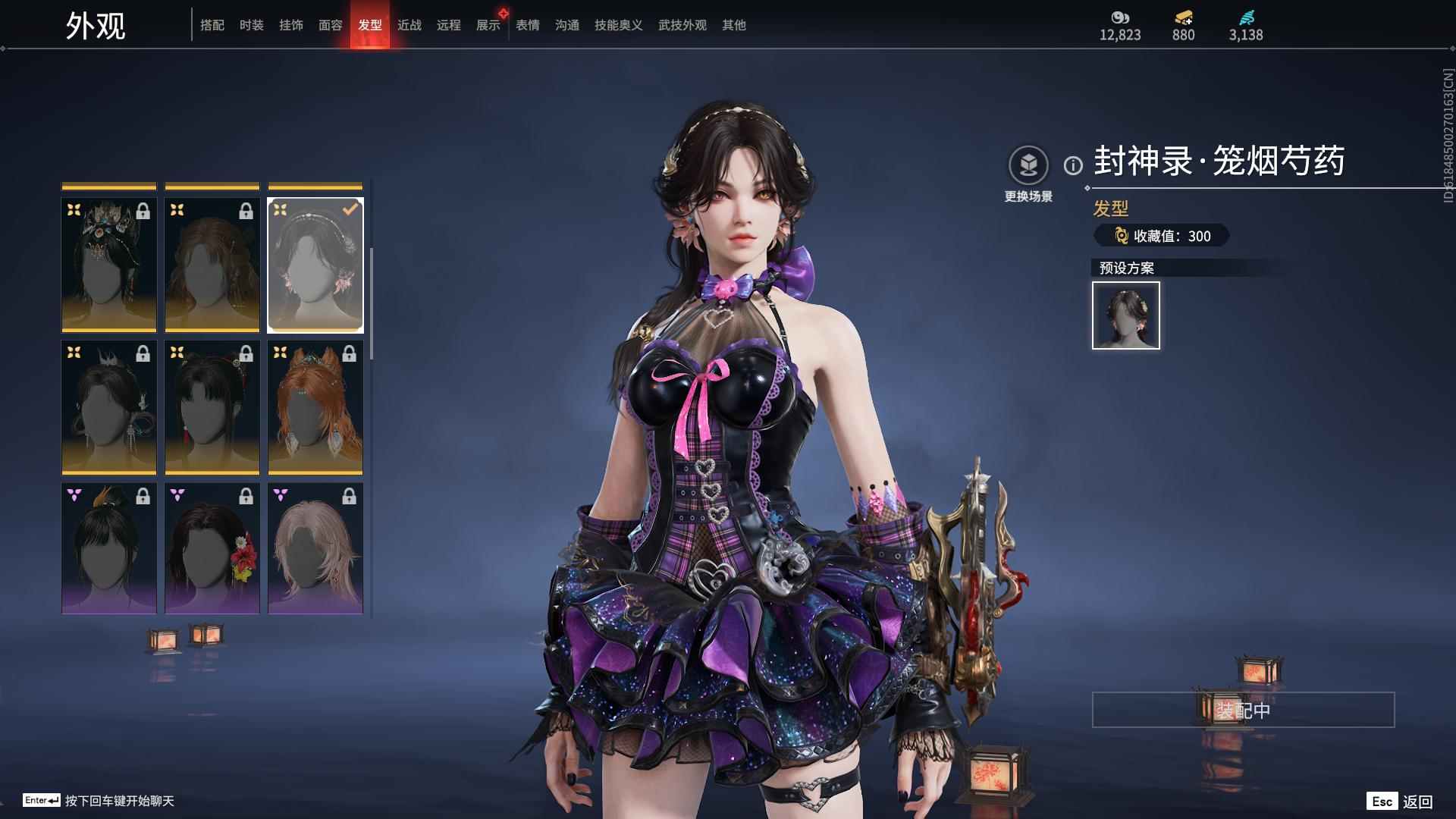Select the 表情 emotes tab
1456x819 pixels.
(528, 25)
